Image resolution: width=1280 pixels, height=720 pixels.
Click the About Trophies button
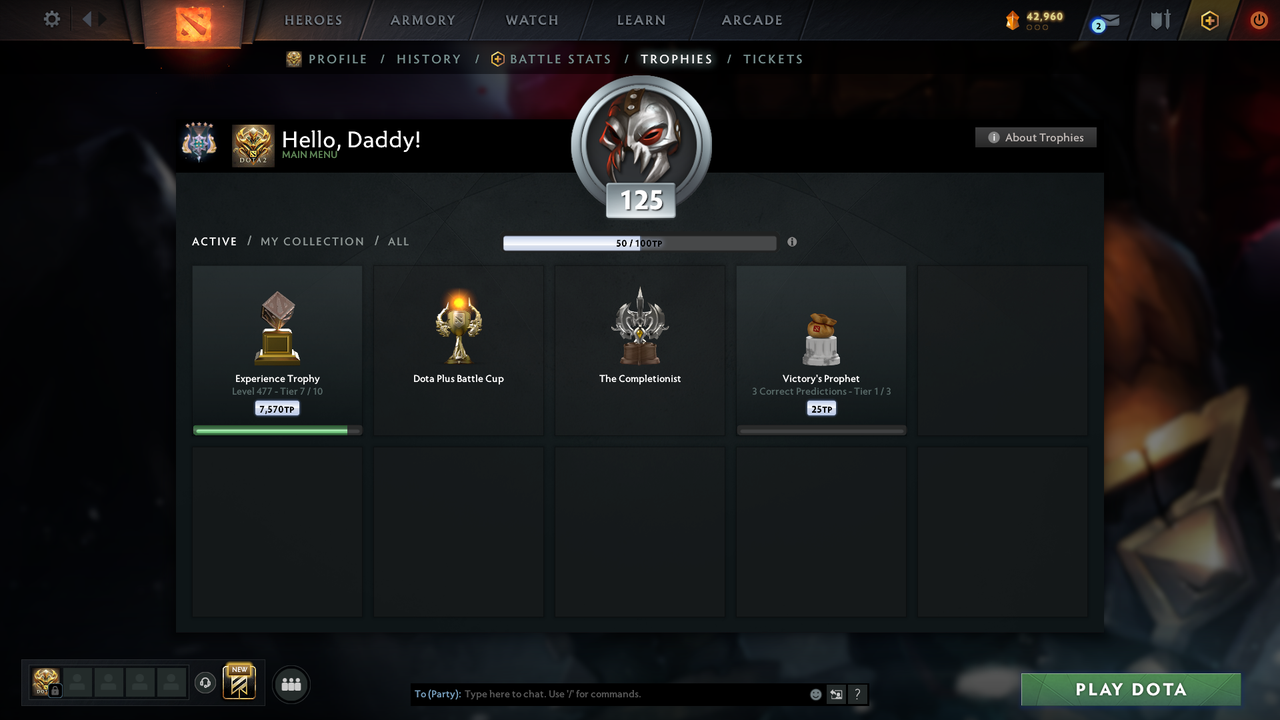pyautogui.click(x=1035, y=137)
